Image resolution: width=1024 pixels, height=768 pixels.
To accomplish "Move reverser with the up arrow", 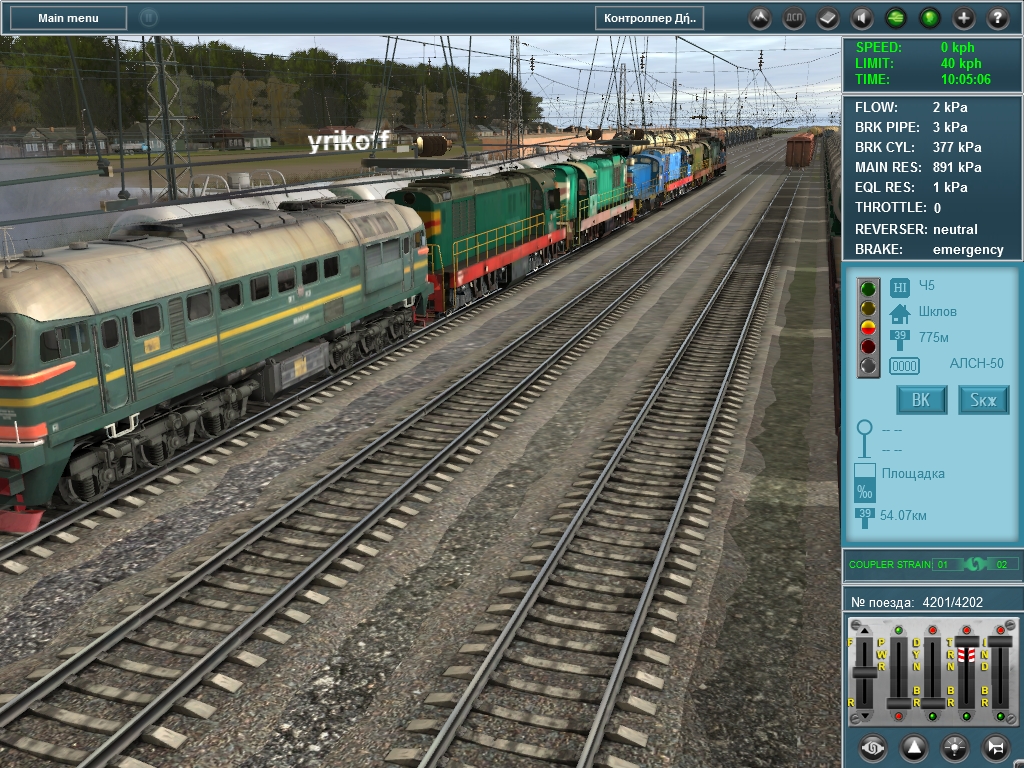I will (x=864, y=632).
